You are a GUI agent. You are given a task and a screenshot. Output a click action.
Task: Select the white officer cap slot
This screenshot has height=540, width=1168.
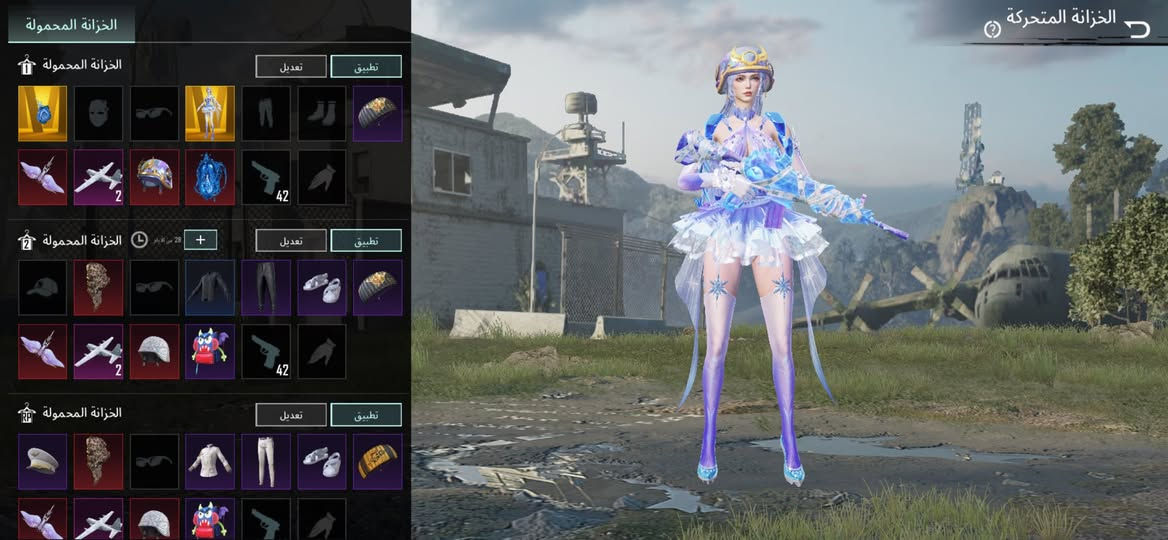coord(42,461)
